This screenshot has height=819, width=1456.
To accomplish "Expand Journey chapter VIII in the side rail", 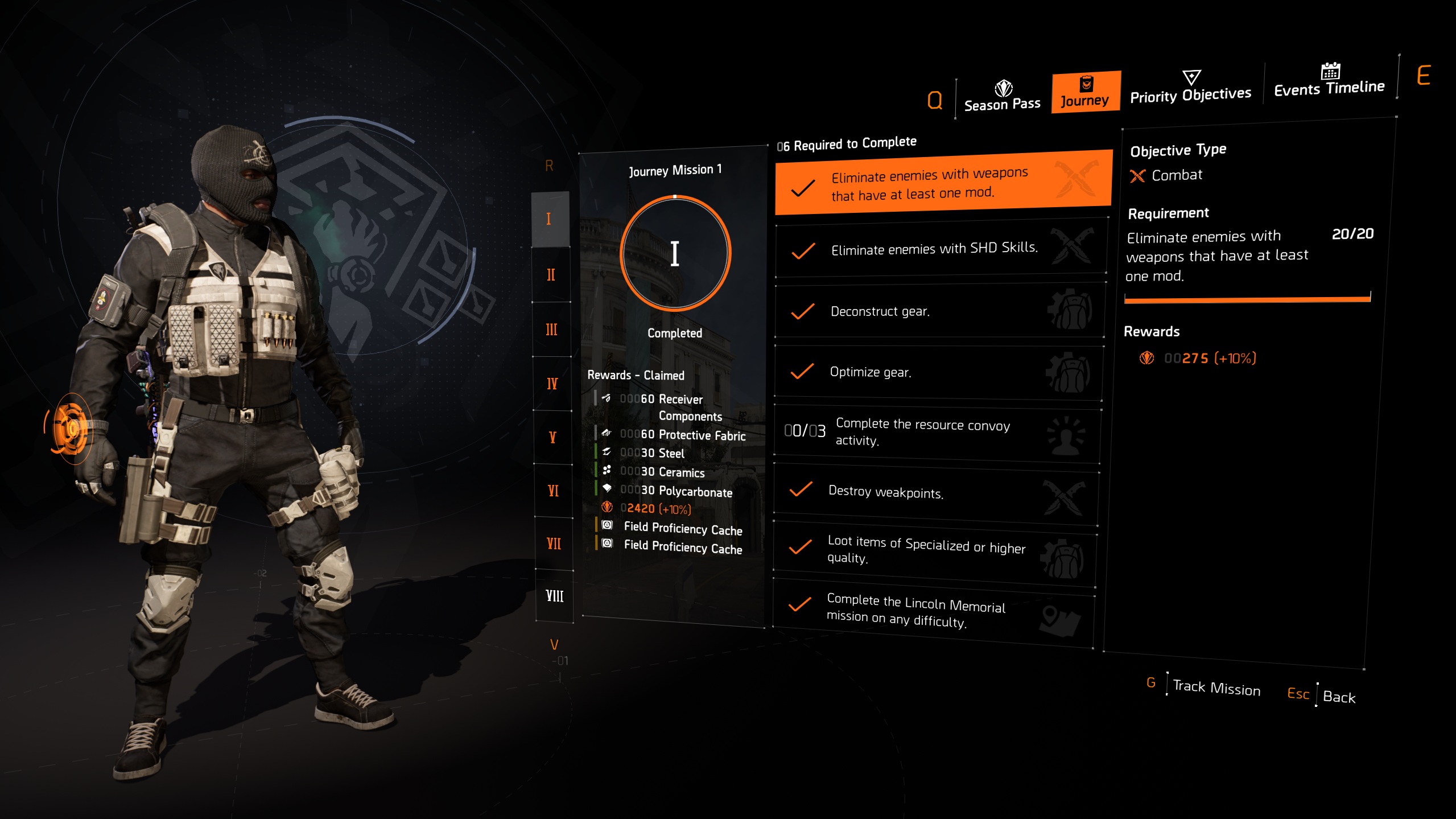I will pyautogui.click(x=554, y=597).
